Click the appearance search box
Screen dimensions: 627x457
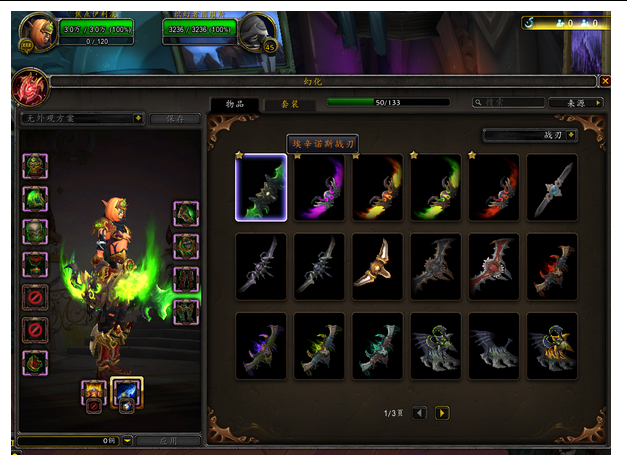point(508,102)
